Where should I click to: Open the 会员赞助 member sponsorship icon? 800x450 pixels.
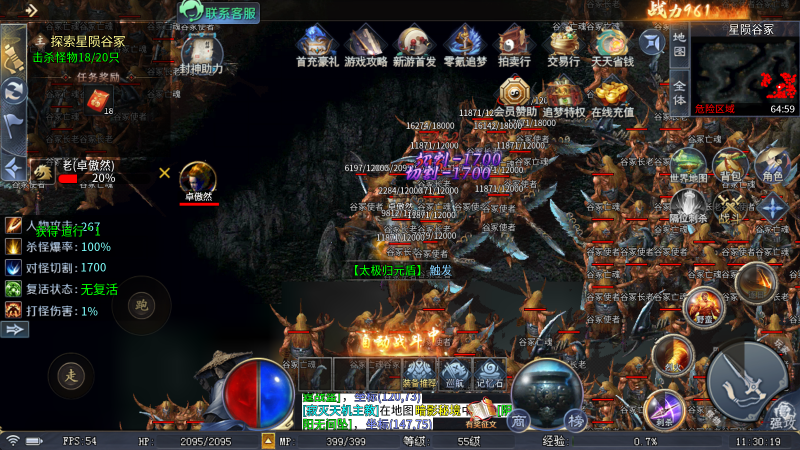coord(517,96)
